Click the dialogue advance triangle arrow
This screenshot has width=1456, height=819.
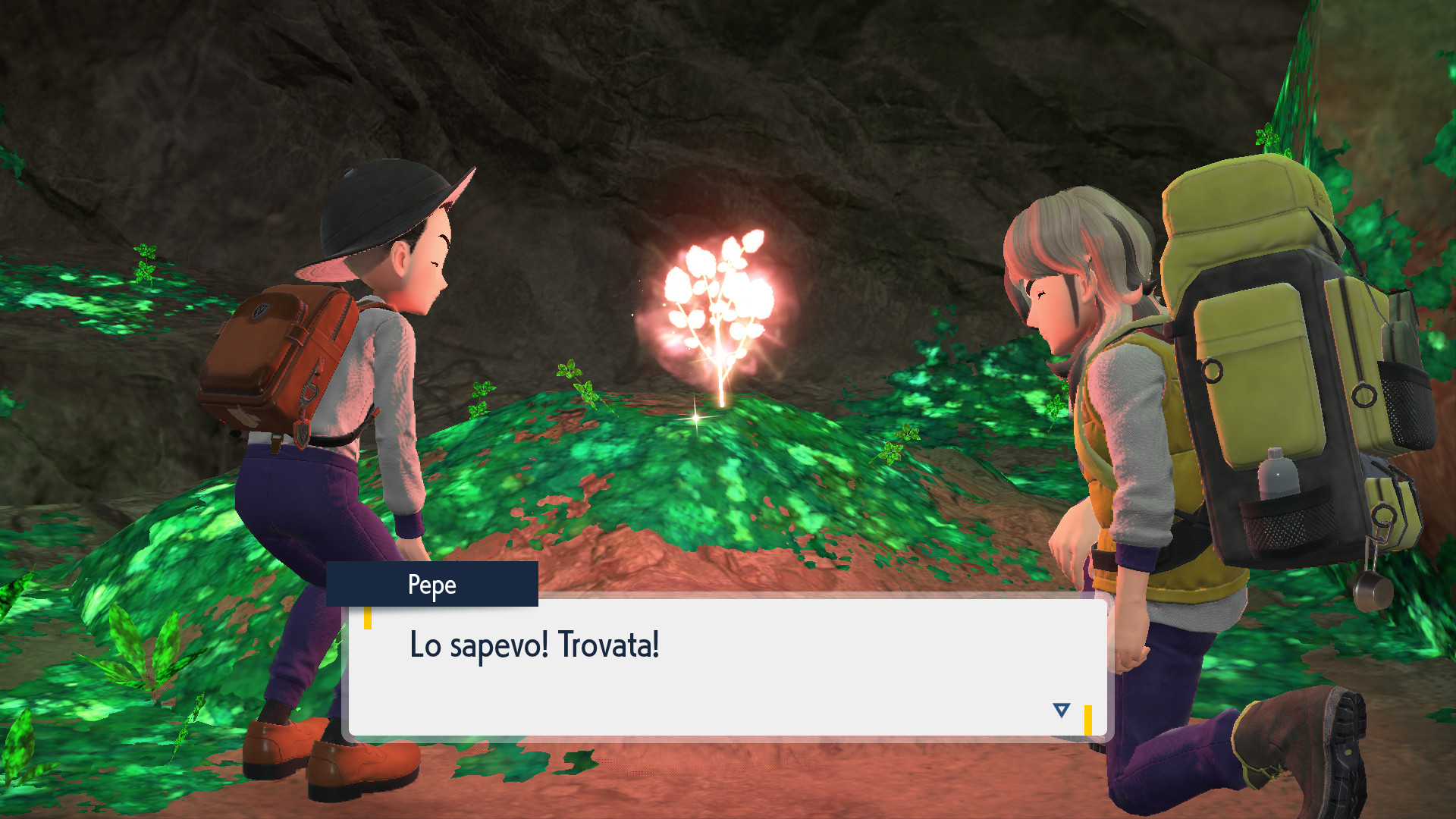tap(1059, 711)
